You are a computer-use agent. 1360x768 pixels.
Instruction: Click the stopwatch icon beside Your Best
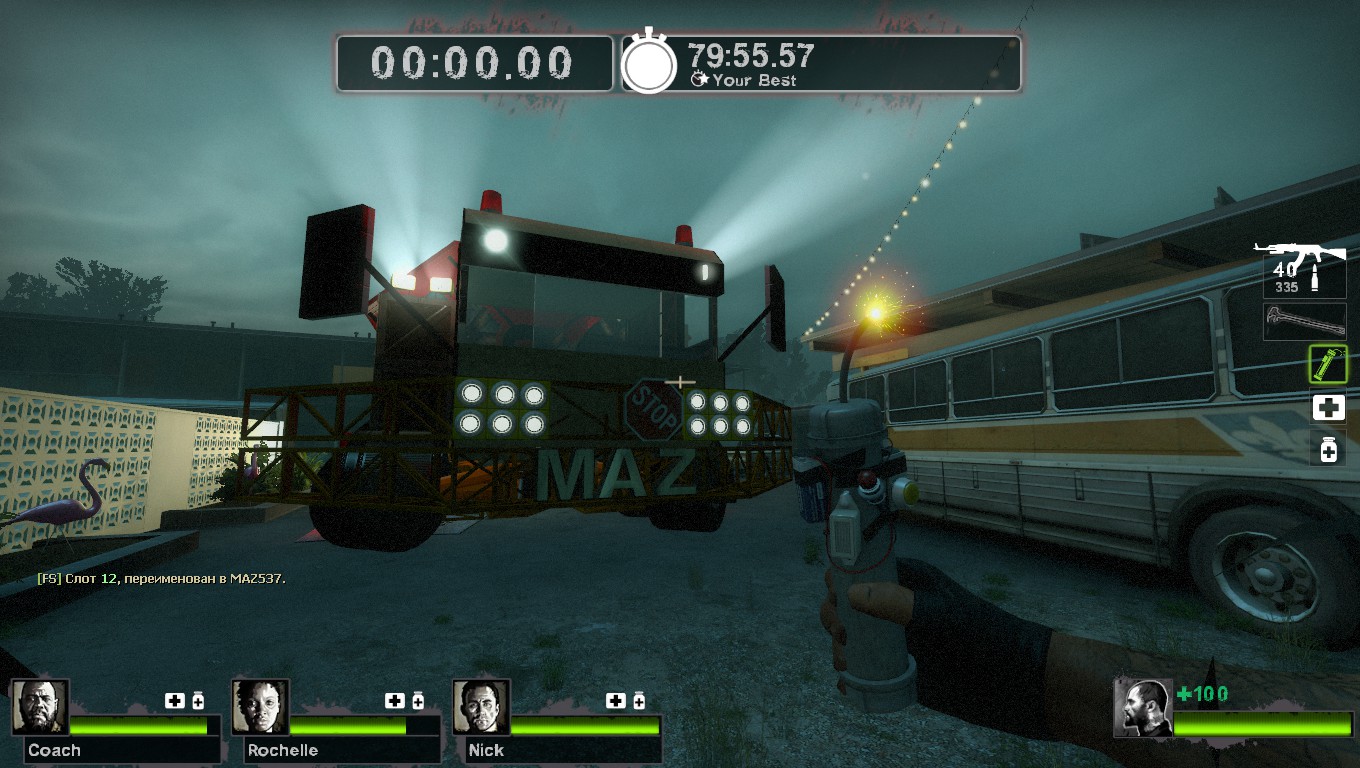pyautogui.click(x=650, y=64)
